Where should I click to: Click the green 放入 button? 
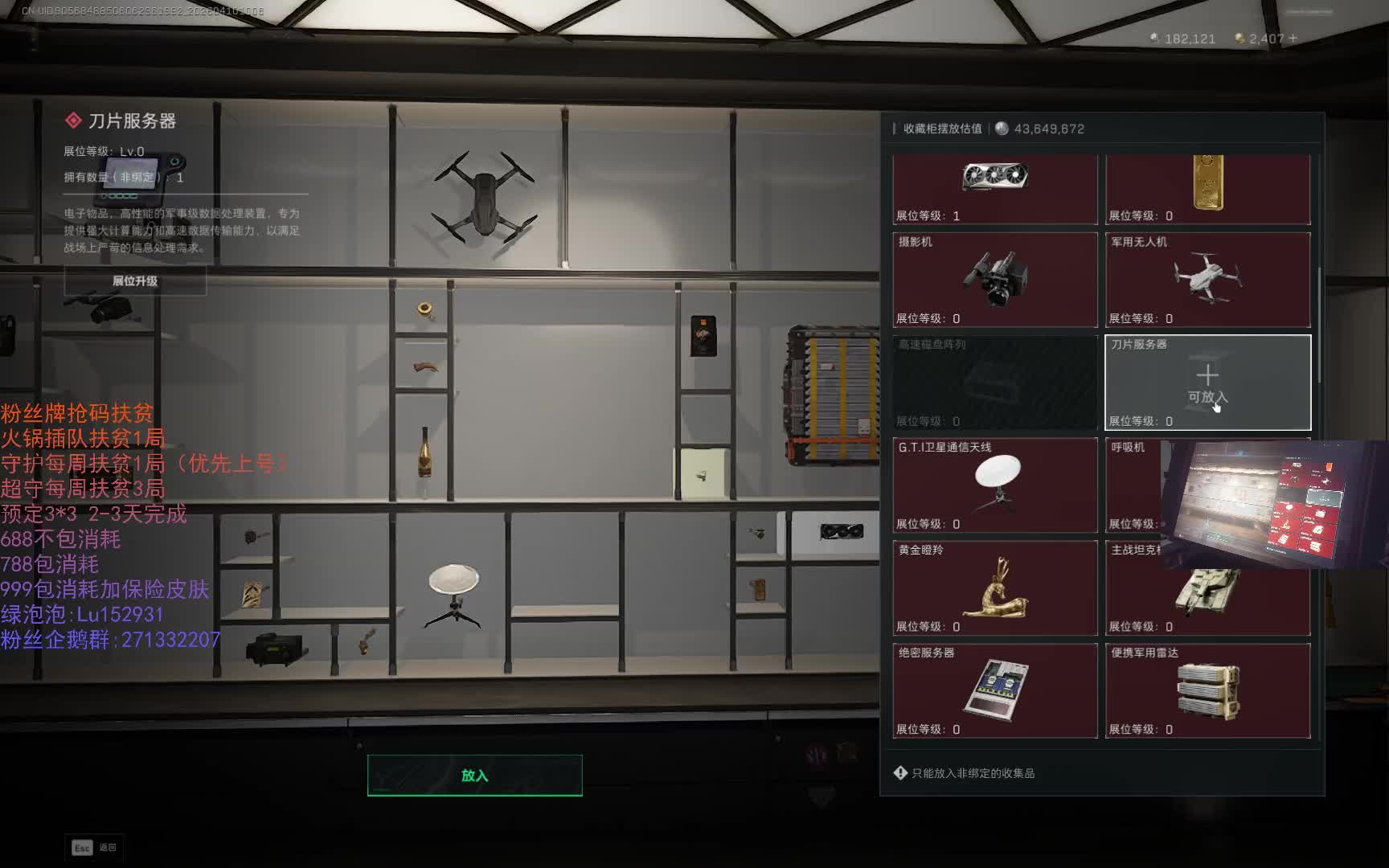click(x=474, y=776)
